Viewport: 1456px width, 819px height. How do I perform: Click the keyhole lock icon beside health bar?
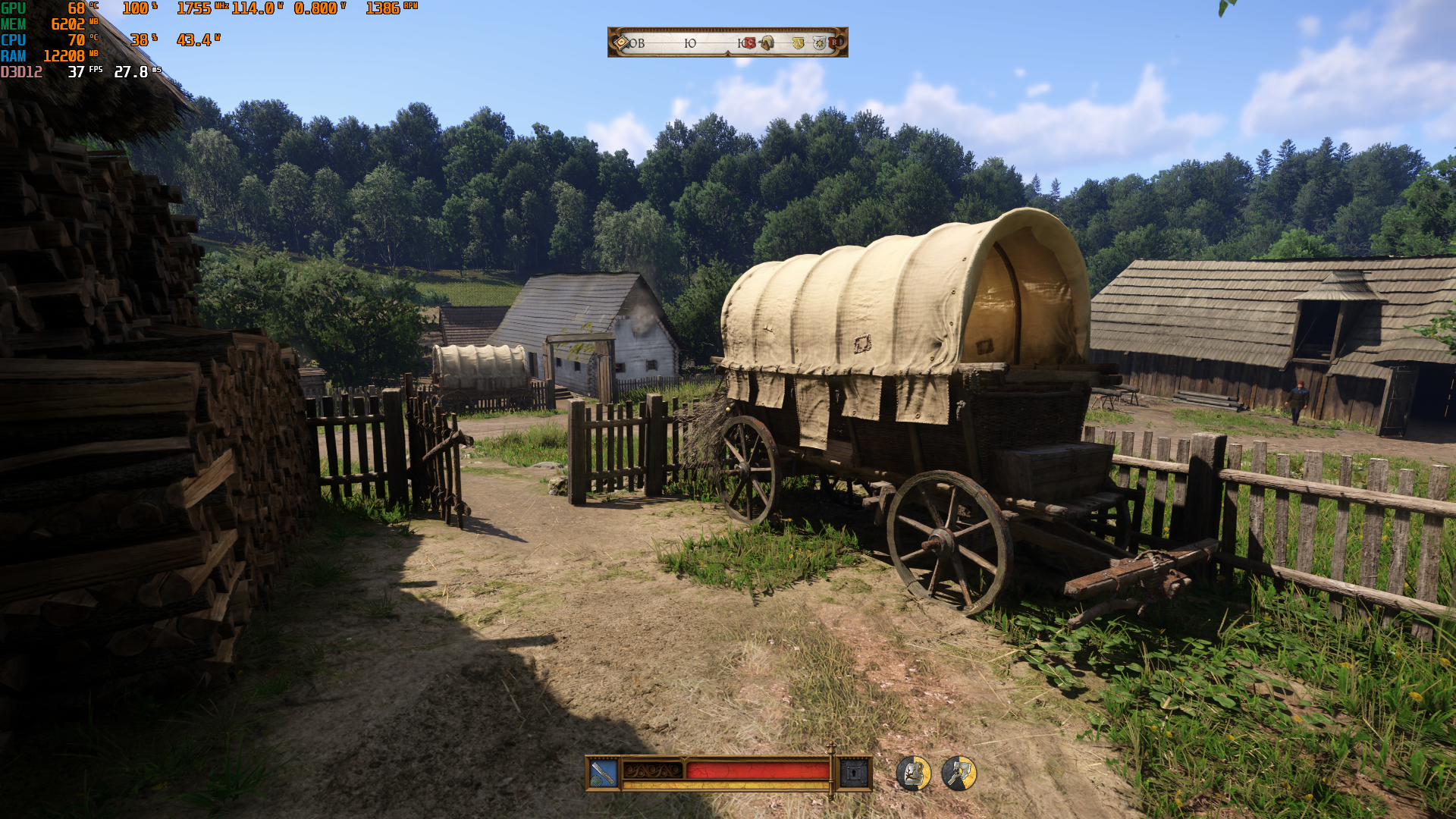pos(854,773)
